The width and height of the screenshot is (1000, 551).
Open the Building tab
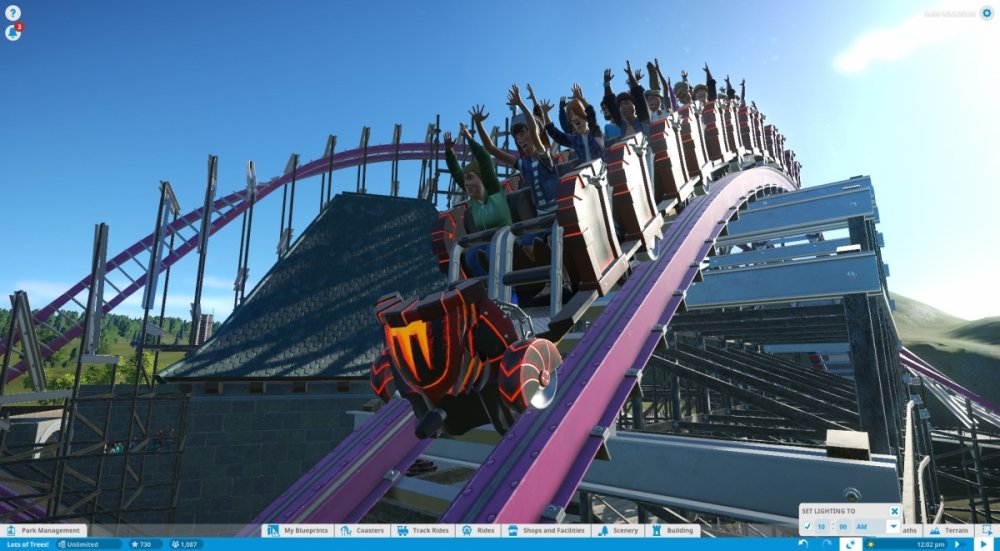[672, 531]
